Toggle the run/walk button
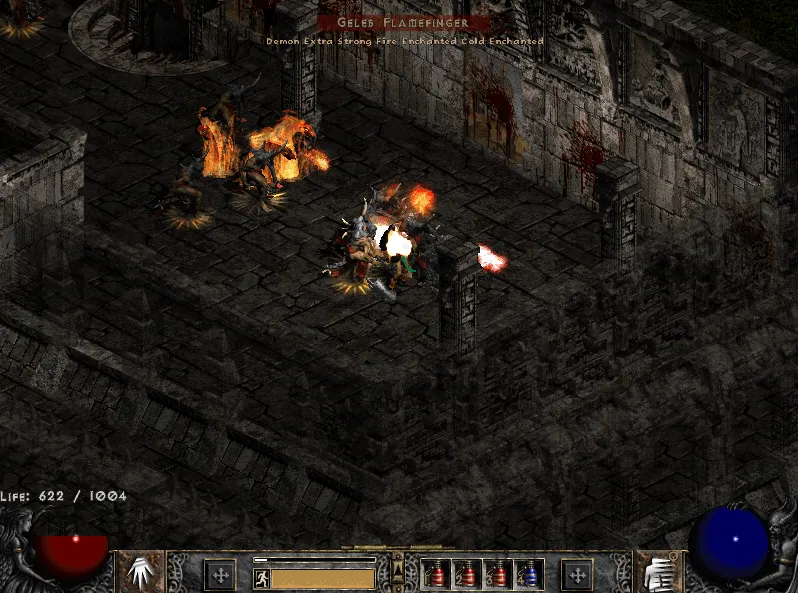This screenshot has height=593, width=798. [262, 578]
